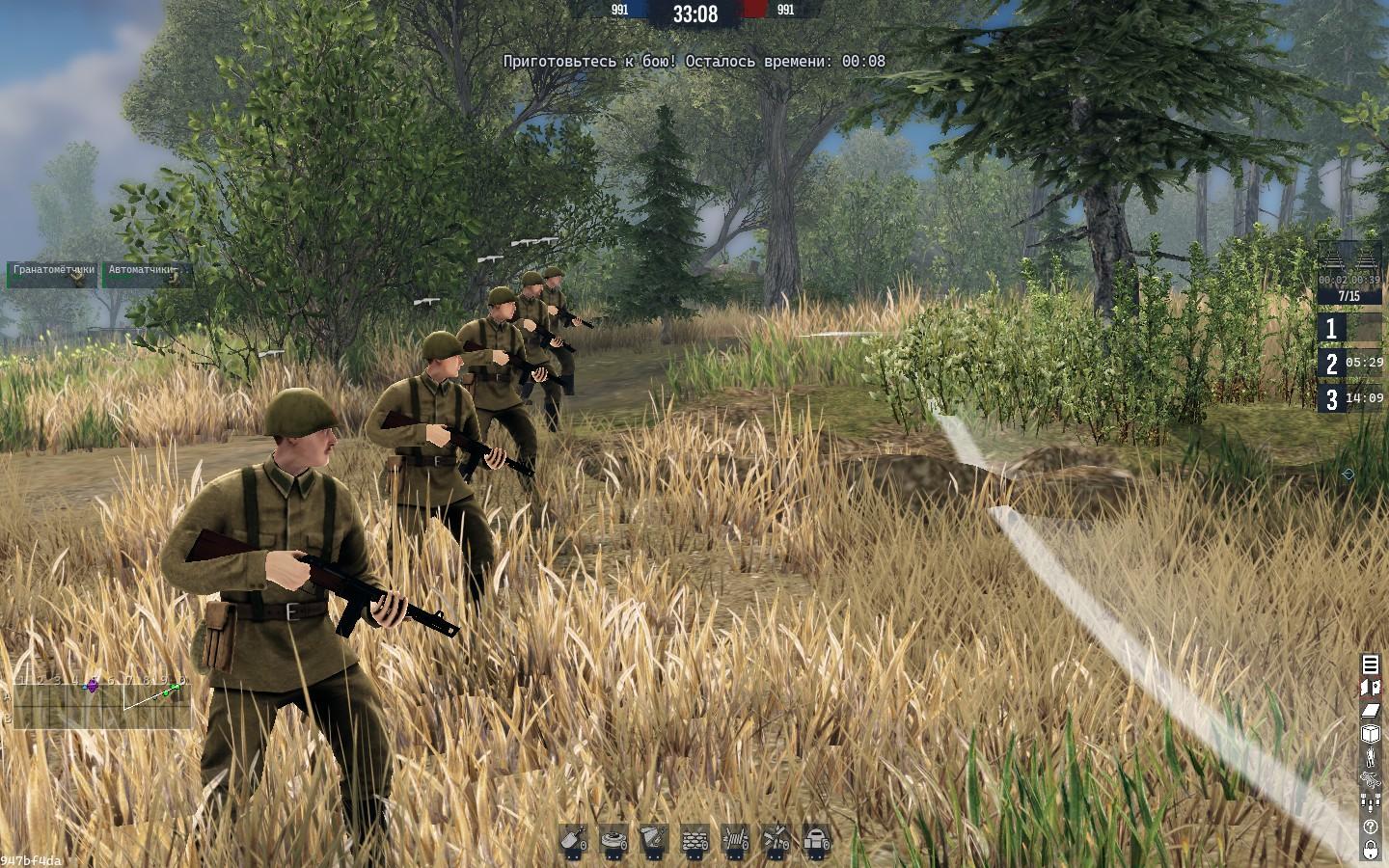Toggle the padlock lock icon

coord(1371,850)
